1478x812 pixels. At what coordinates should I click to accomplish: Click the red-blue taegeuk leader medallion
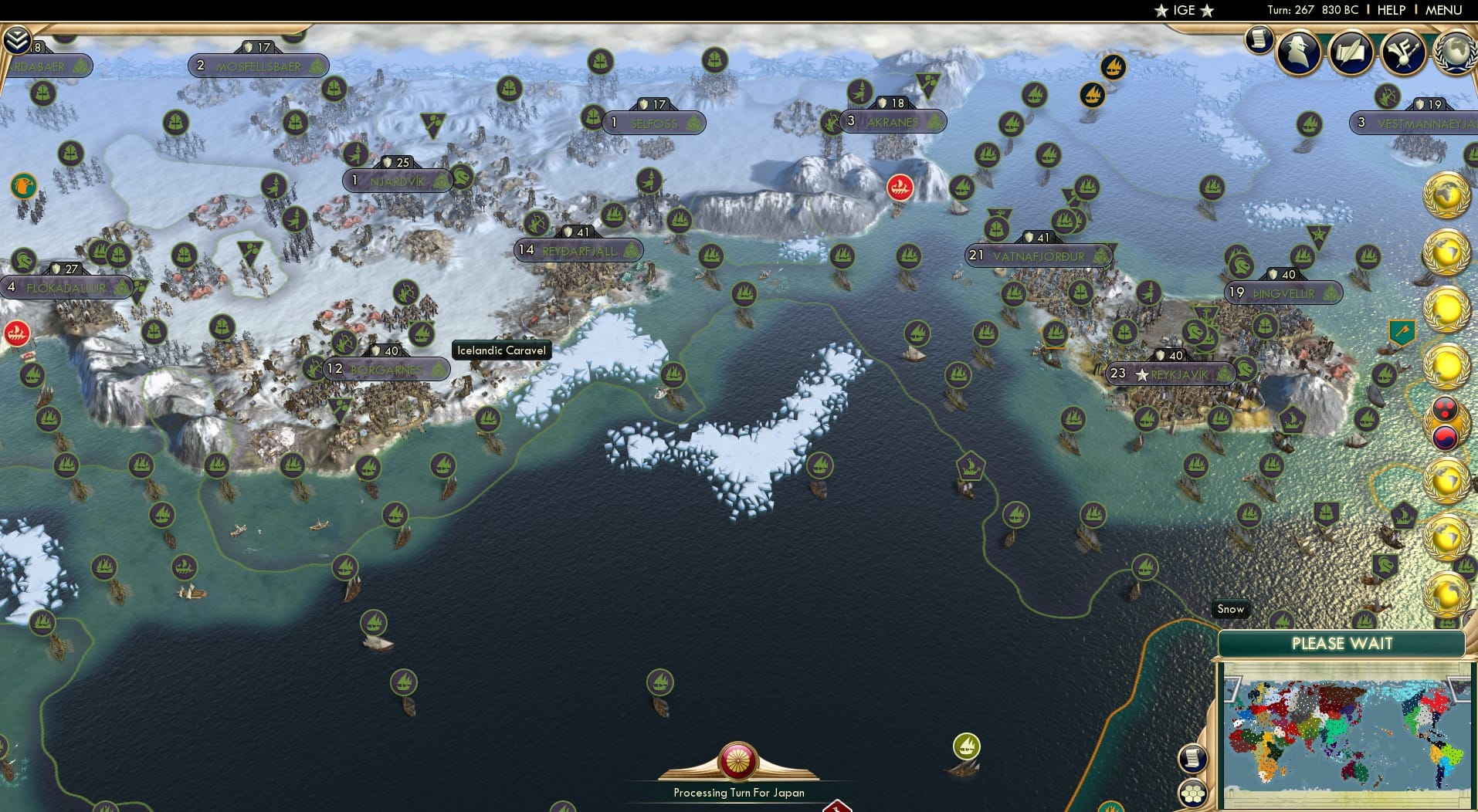1446,437
